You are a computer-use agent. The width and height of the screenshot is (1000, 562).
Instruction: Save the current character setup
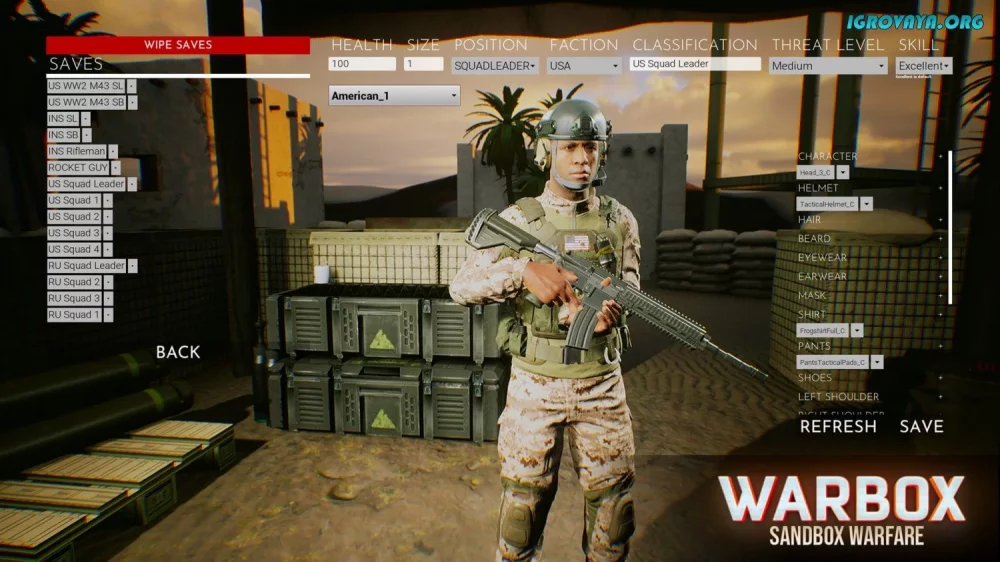coord(921,426)
